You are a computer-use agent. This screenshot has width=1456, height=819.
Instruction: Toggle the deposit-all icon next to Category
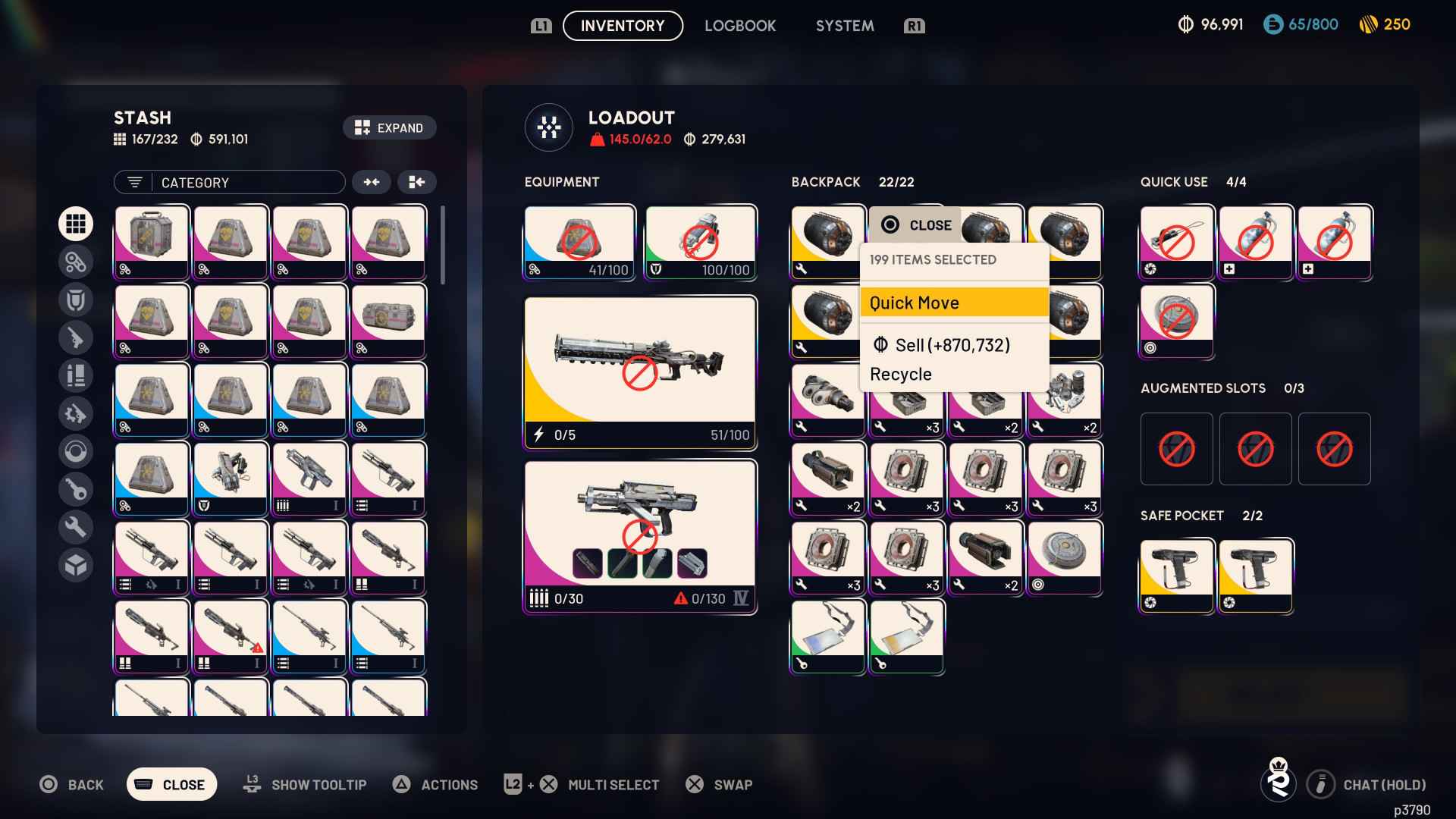417,182
